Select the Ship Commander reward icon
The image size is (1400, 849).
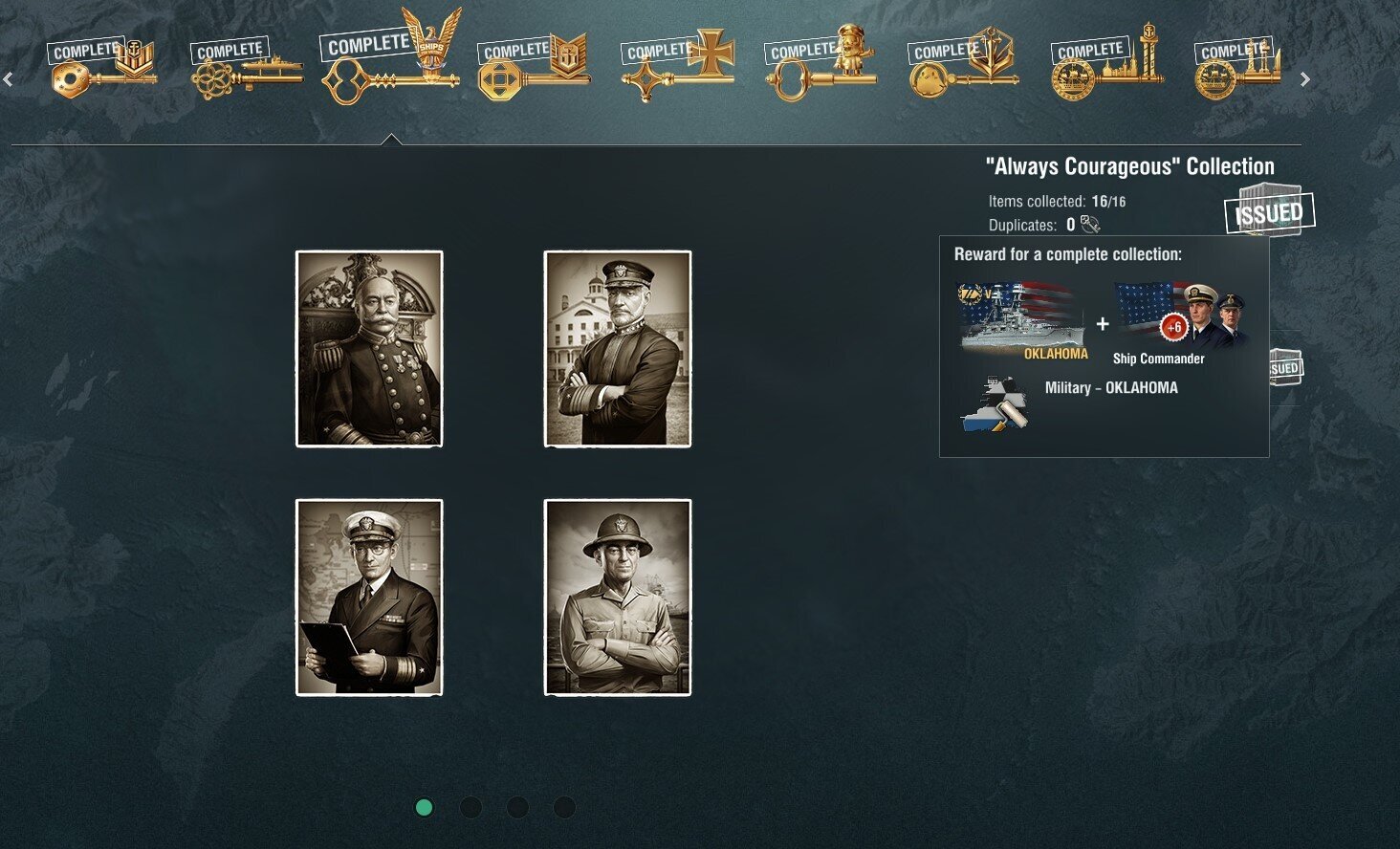pos(1182,320)
